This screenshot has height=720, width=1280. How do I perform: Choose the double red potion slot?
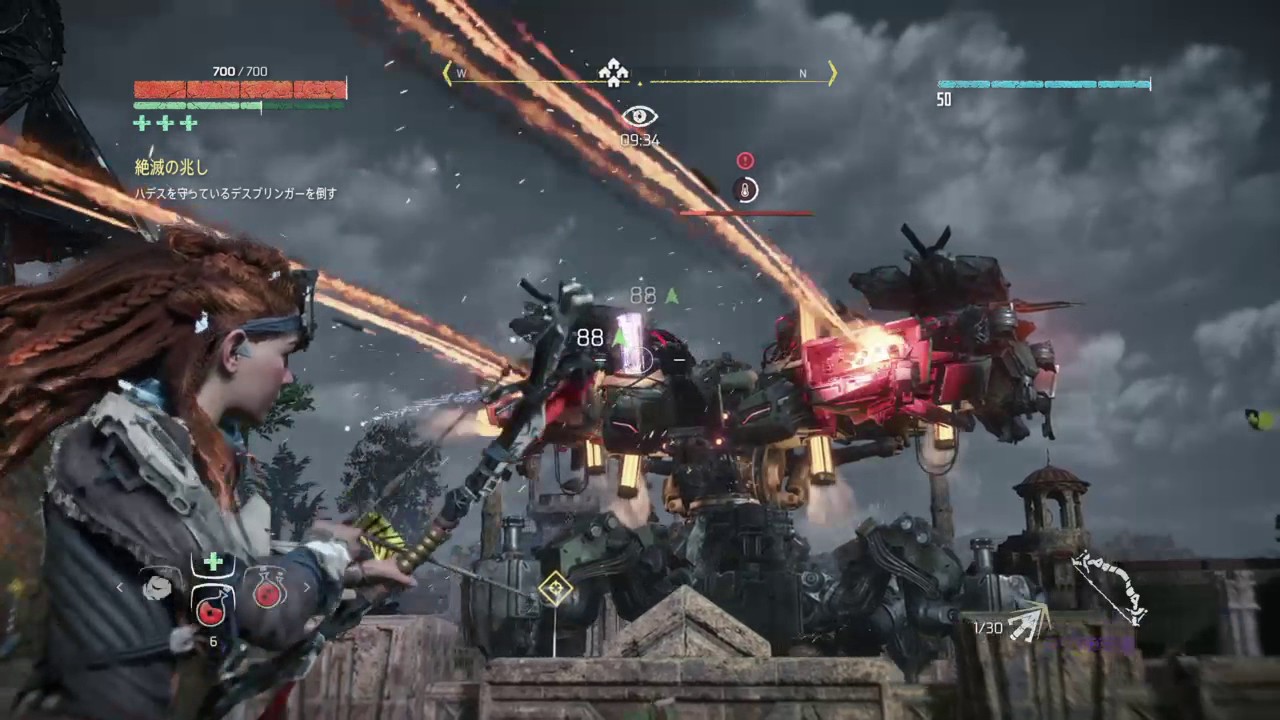point(269,587)
